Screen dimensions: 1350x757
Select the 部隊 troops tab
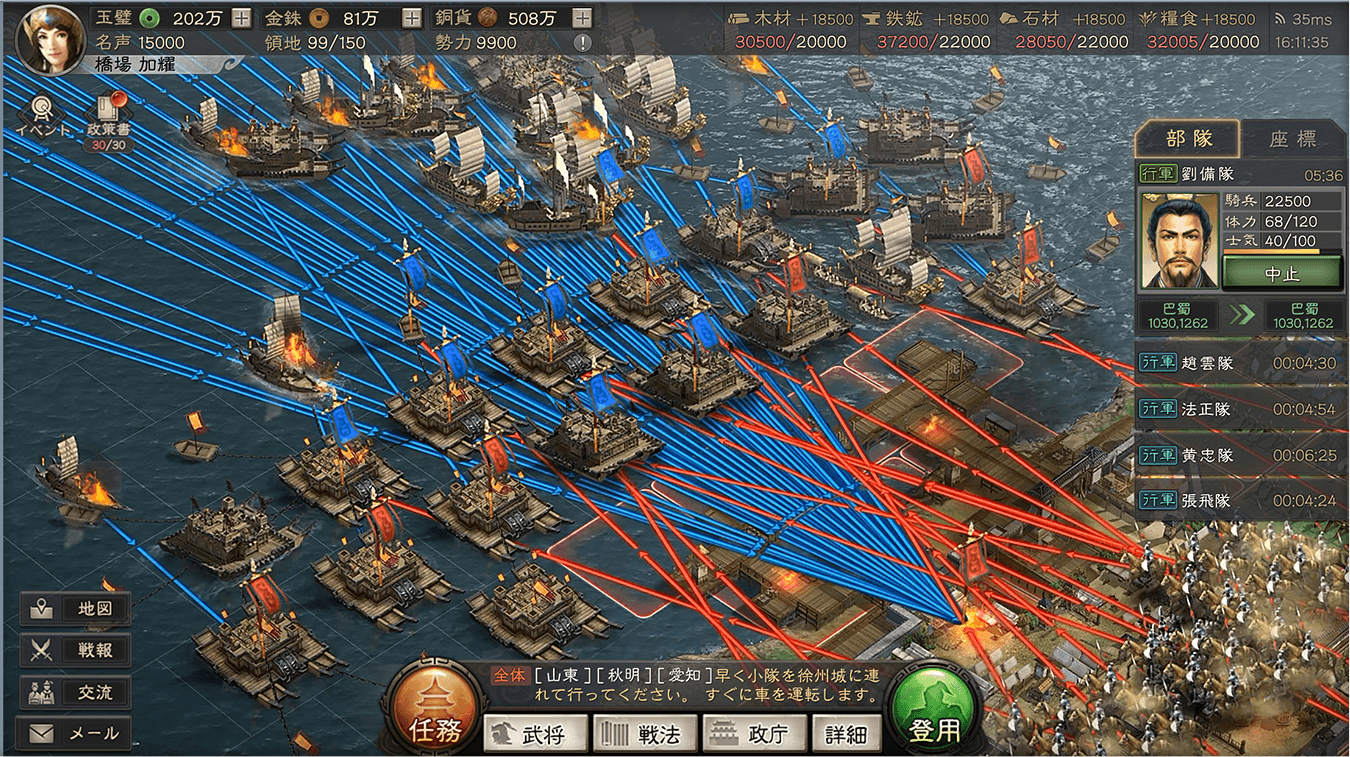tap(1188, 140)
